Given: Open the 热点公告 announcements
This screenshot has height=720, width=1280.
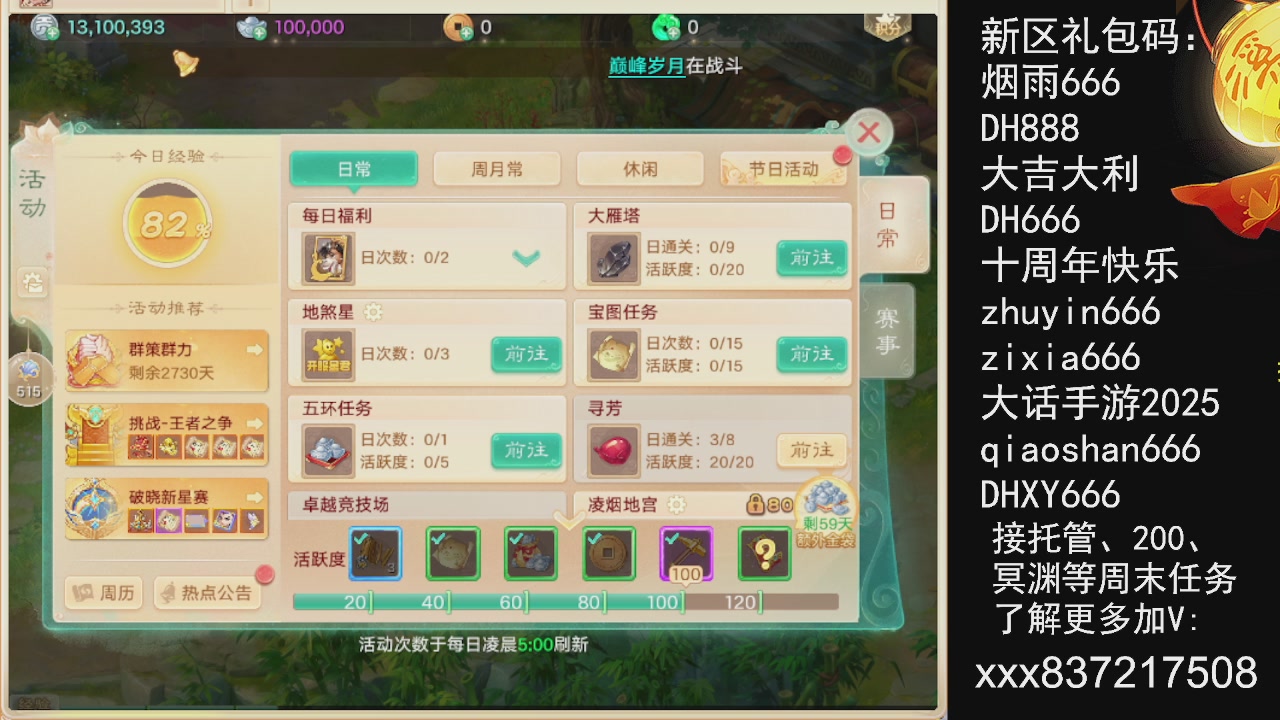Looking at the screenshot, I should point(209,593).
